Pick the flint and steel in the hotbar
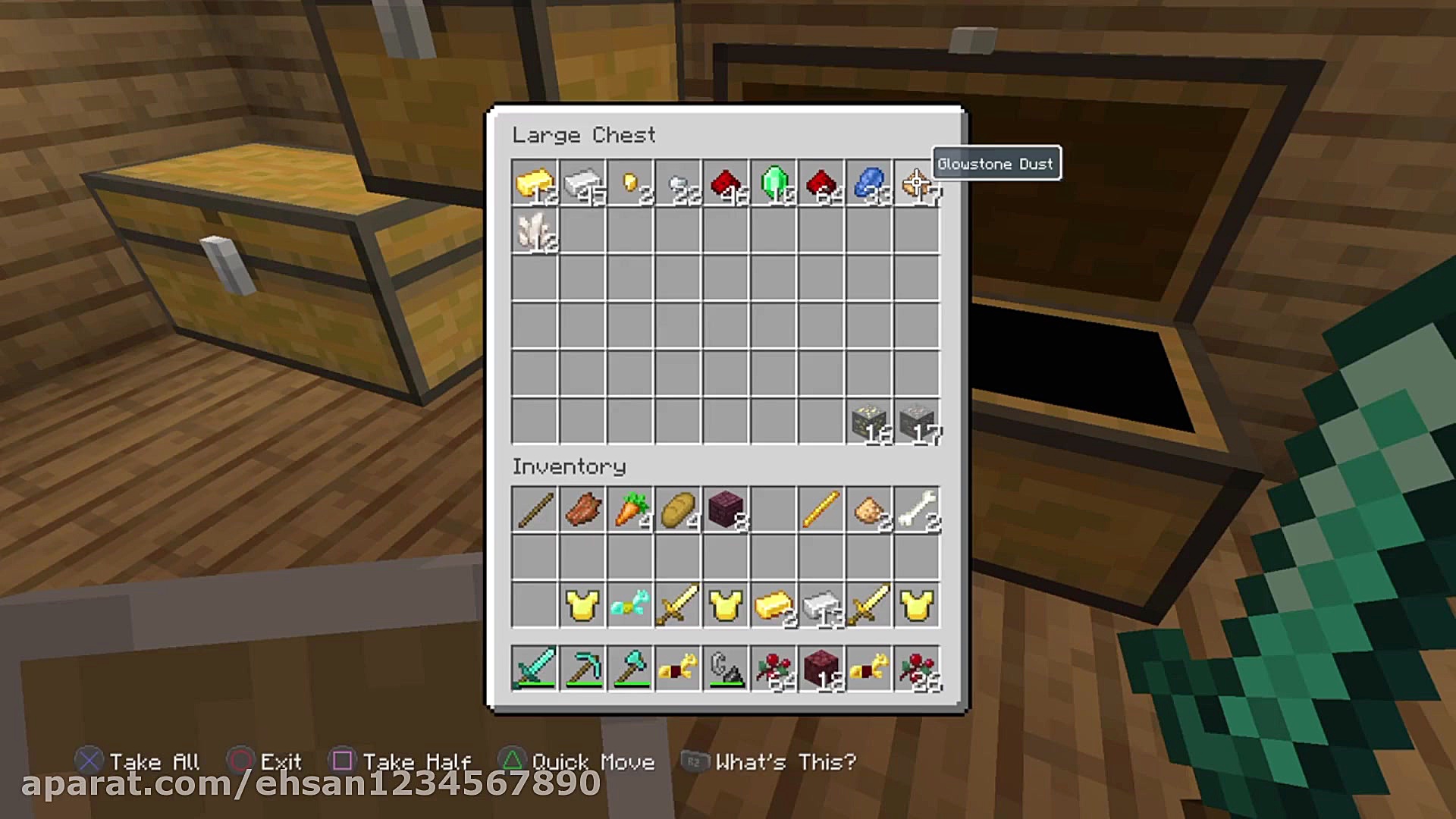 (x=726, y=669)
